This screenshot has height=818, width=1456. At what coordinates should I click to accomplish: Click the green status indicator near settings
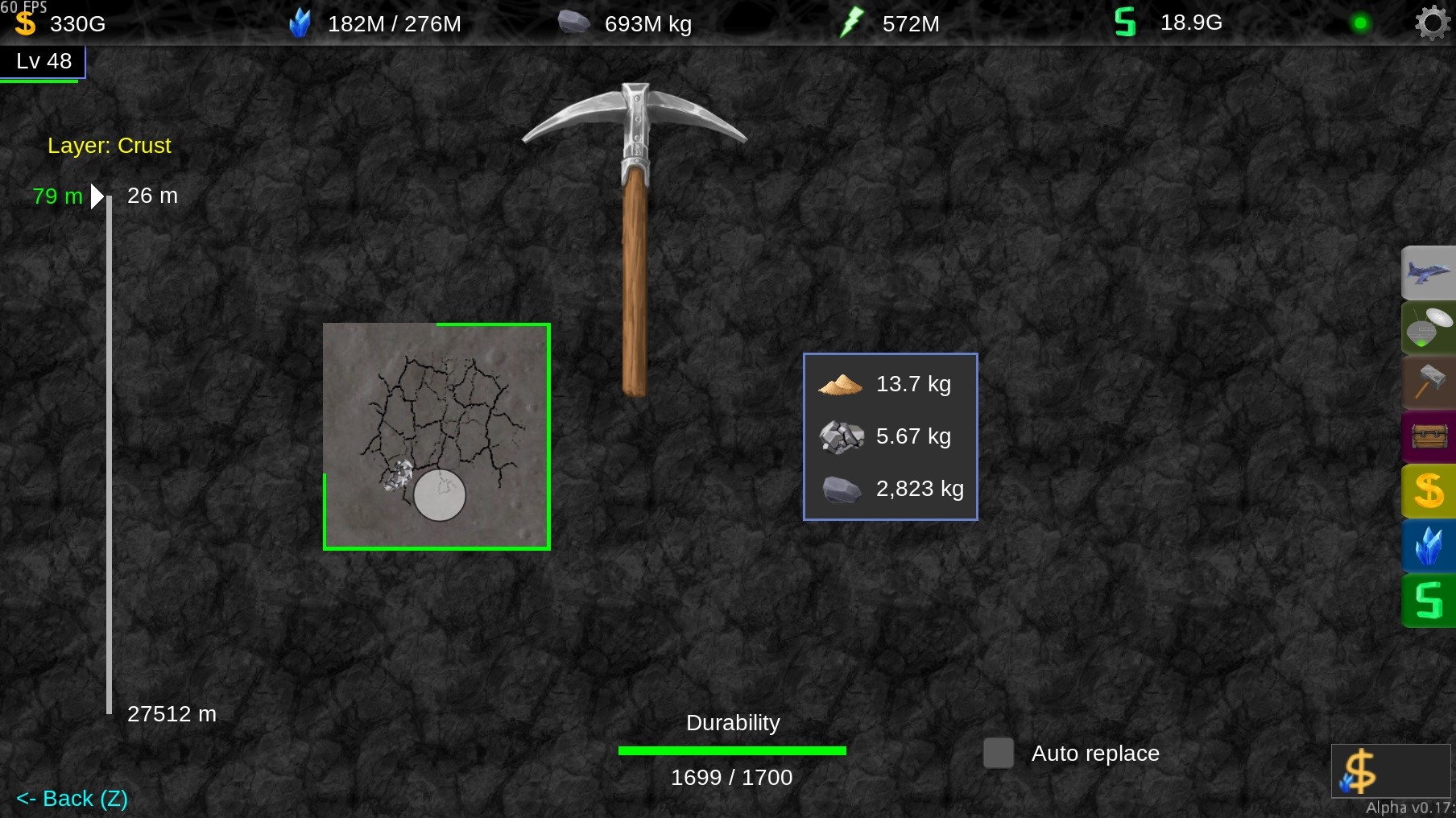1361,23
